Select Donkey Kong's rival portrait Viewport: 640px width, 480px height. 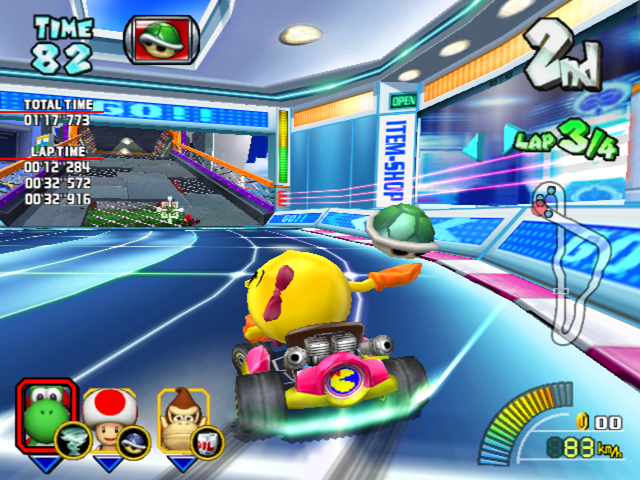(180, 411)
